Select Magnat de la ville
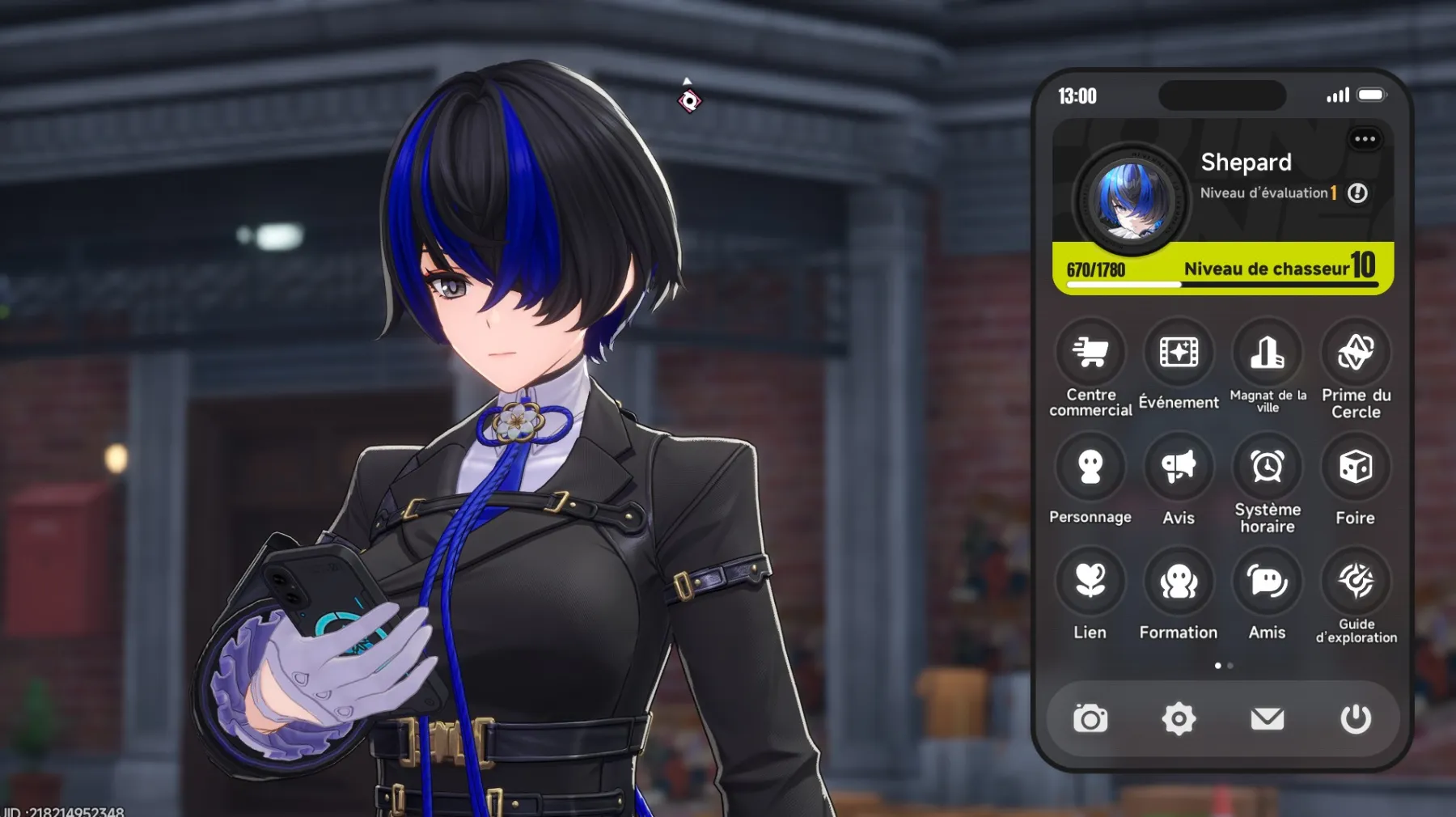Viewport: 1456px width, 817px height. point(1268,353)
